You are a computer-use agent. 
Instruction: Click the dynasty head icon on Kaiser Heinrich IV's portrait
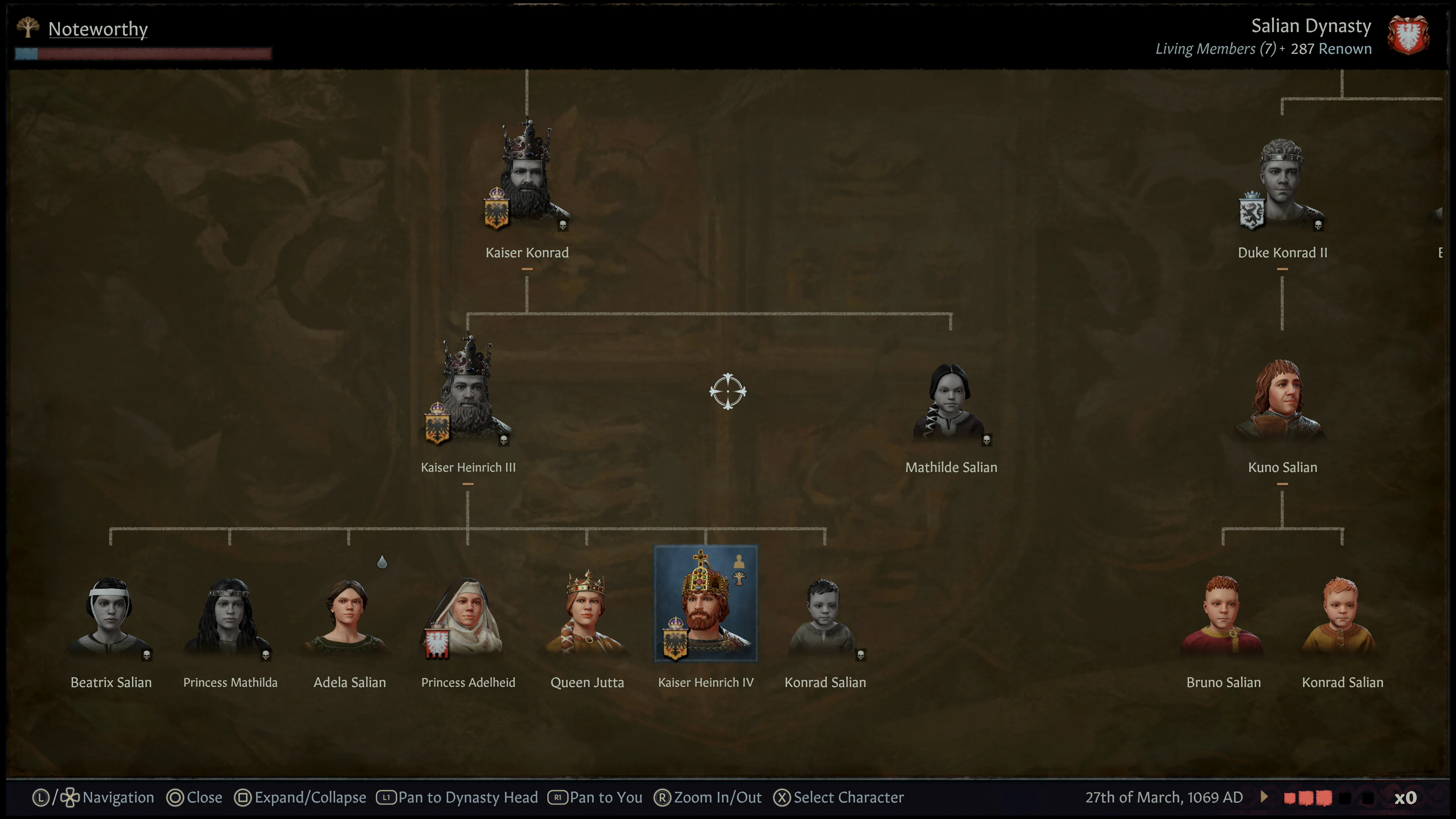739,577
